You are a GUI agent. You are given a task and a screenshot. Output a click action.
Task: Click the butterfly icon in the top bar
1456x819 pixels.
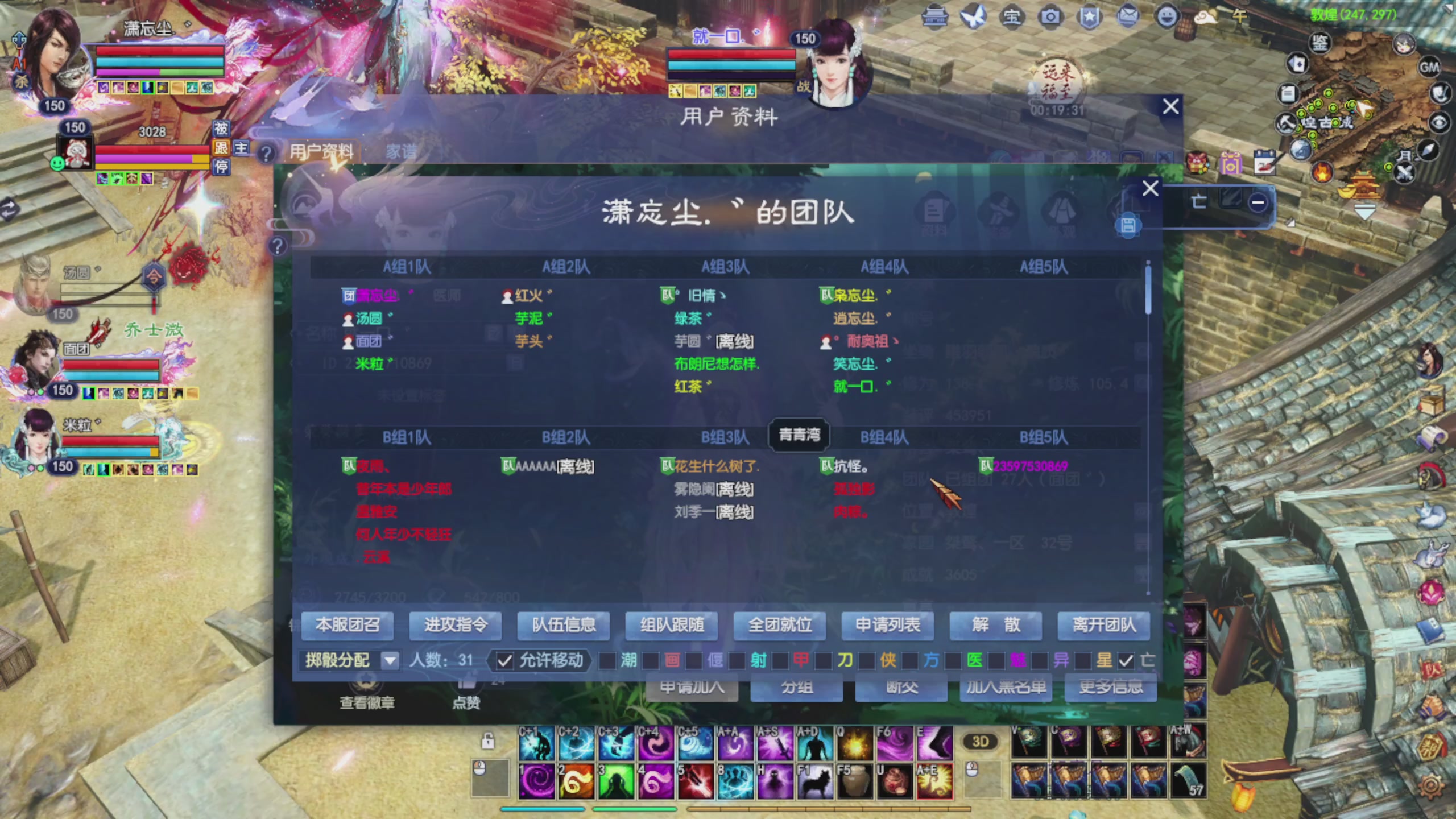[975, 16]
